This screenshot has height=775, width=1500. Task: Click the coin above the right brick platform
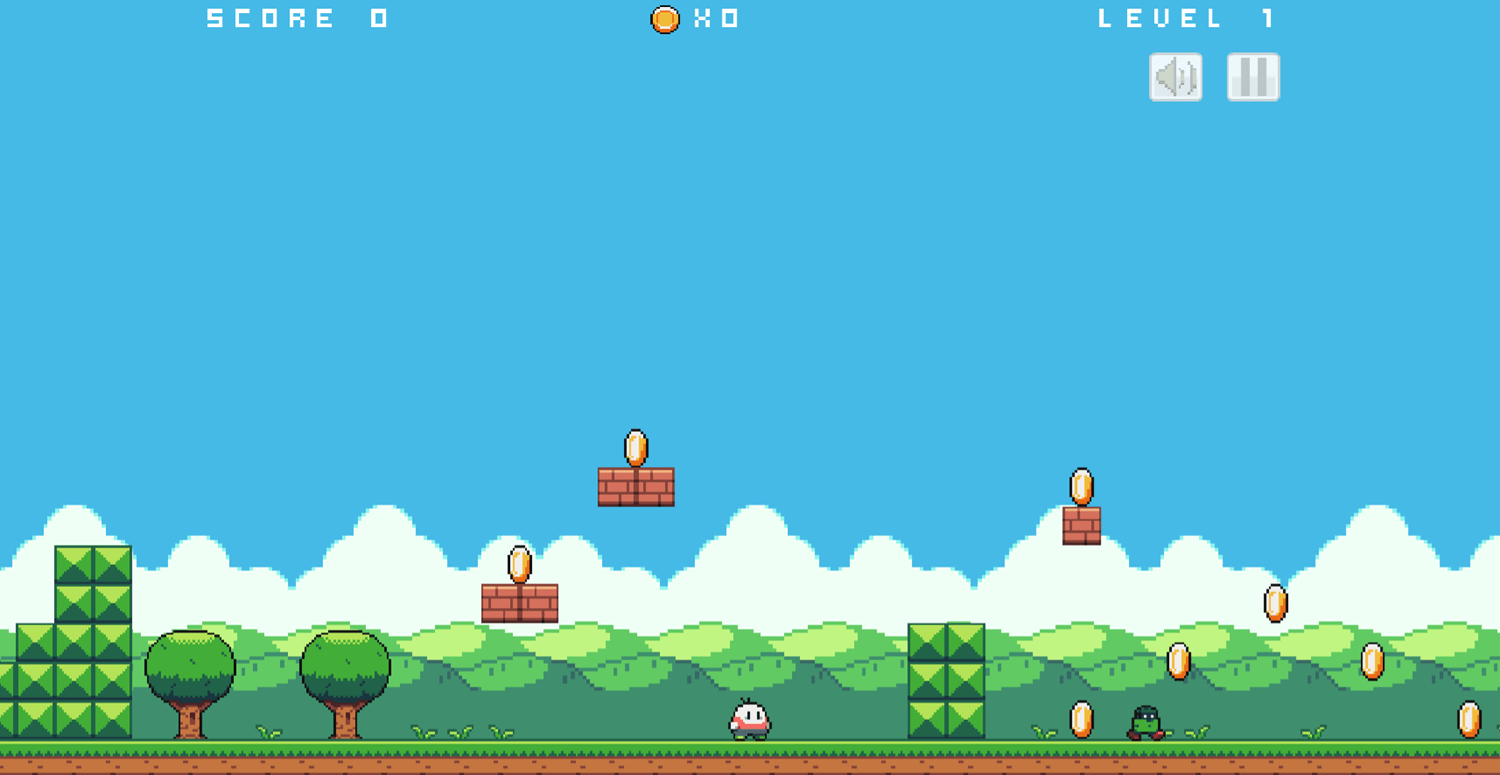click(x=1081, y=485)
